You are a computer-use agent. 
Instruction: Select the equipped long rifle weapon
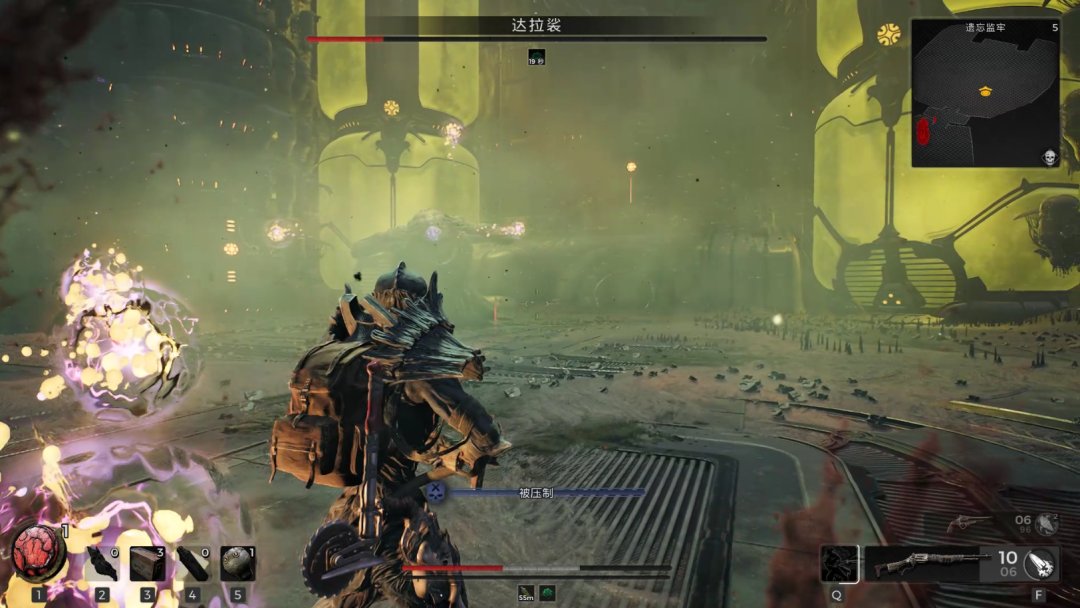pos(918,565)
